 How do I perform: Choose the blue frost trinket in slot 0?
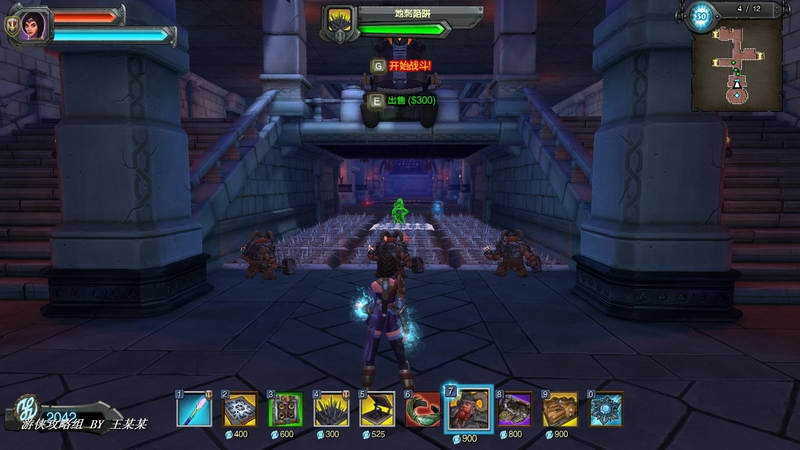[x=606, y=409]
